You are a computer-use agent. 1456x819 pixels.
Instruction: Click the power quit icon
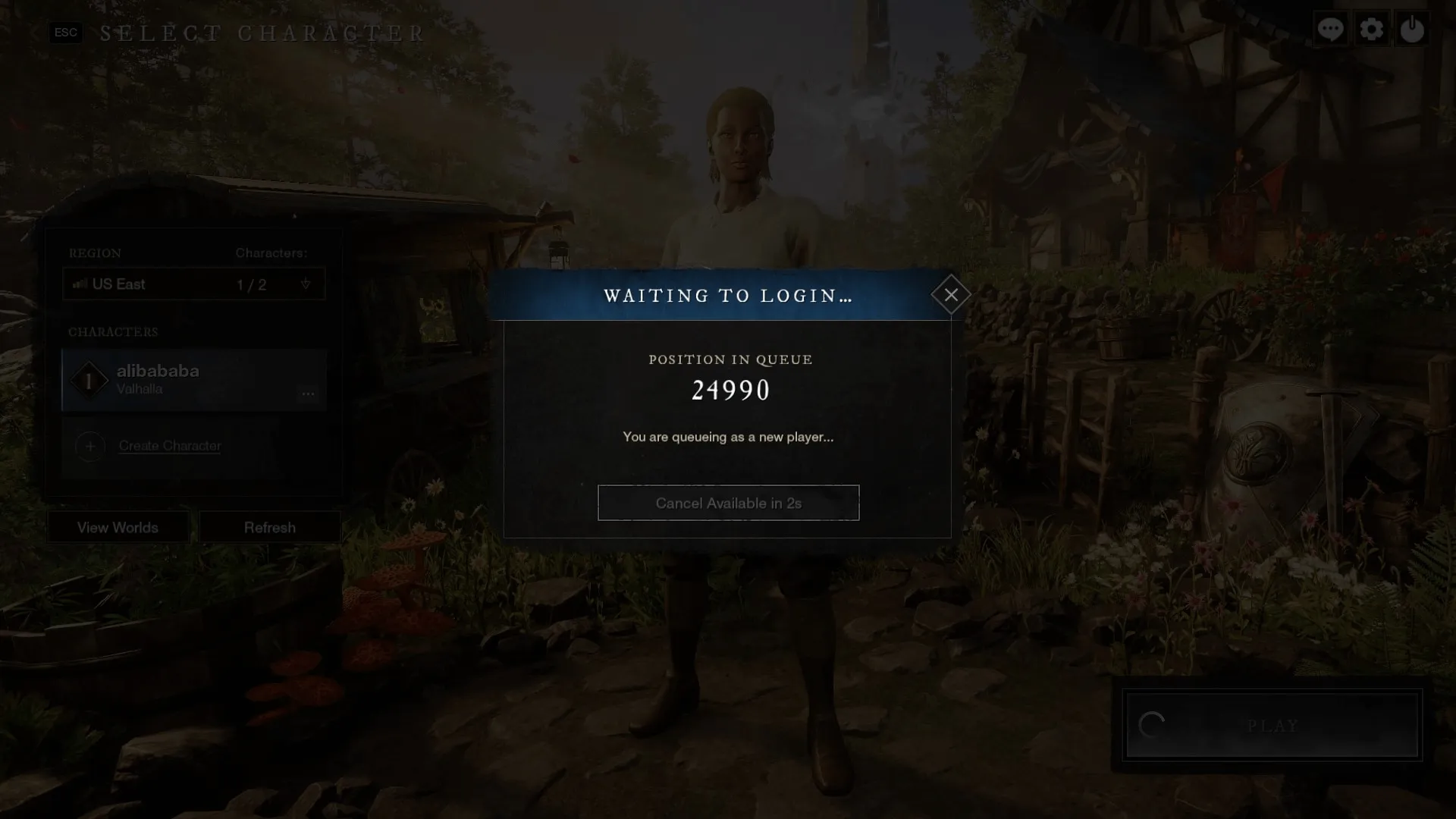[1411, 30]
